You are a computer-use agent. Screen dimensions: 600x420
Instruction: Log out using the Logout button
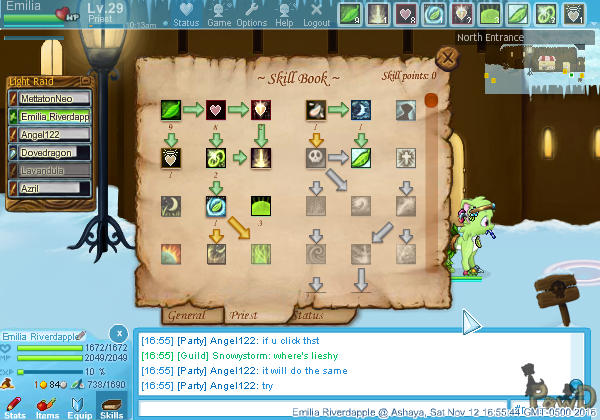316,15
